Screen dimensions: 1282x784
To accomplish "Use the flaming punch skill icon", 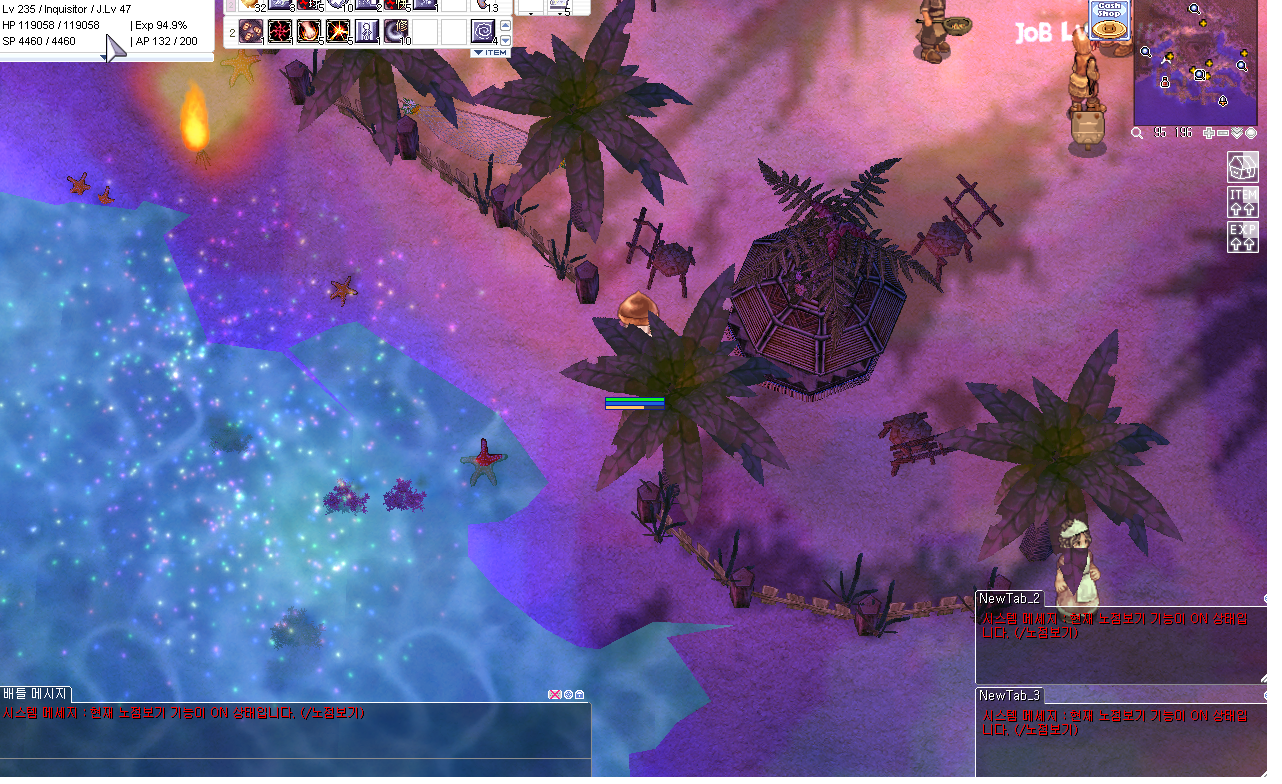I will pyautogui.click(x=309, y=32).
